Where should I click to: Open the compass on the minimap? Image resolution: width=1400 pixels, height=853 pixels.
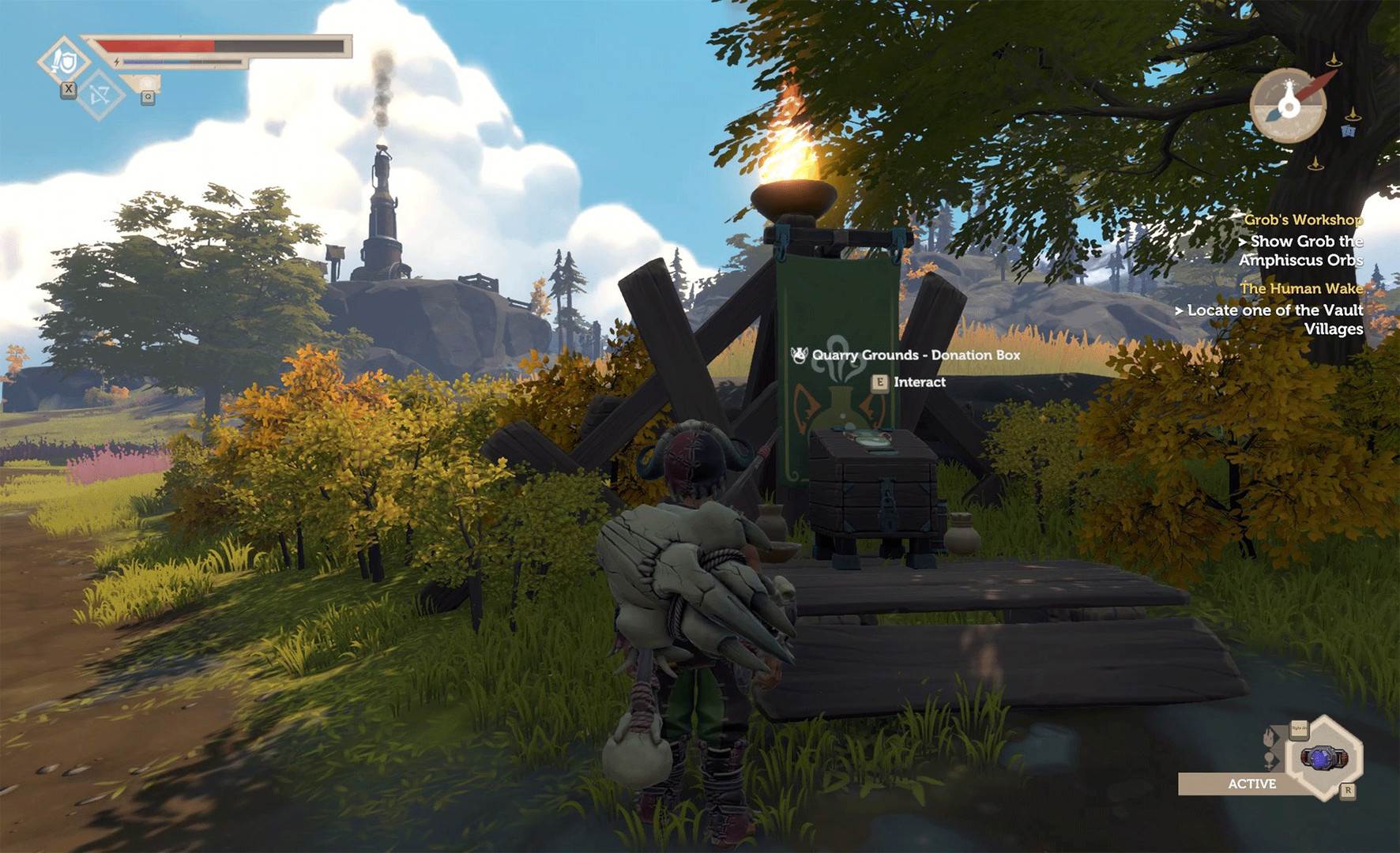1289,106
